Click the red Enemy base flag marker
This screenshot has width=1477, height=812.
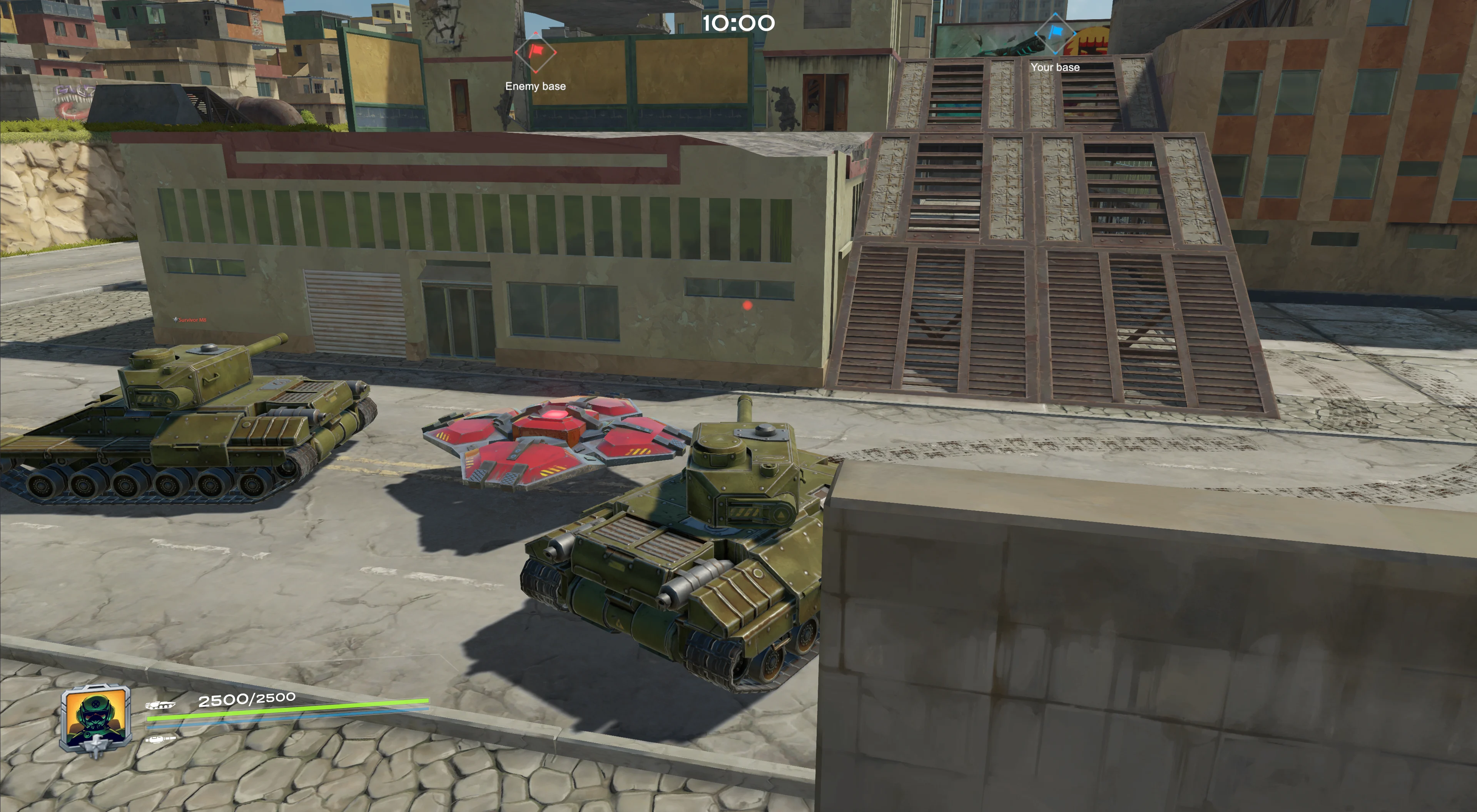click(x=536, y=52)
